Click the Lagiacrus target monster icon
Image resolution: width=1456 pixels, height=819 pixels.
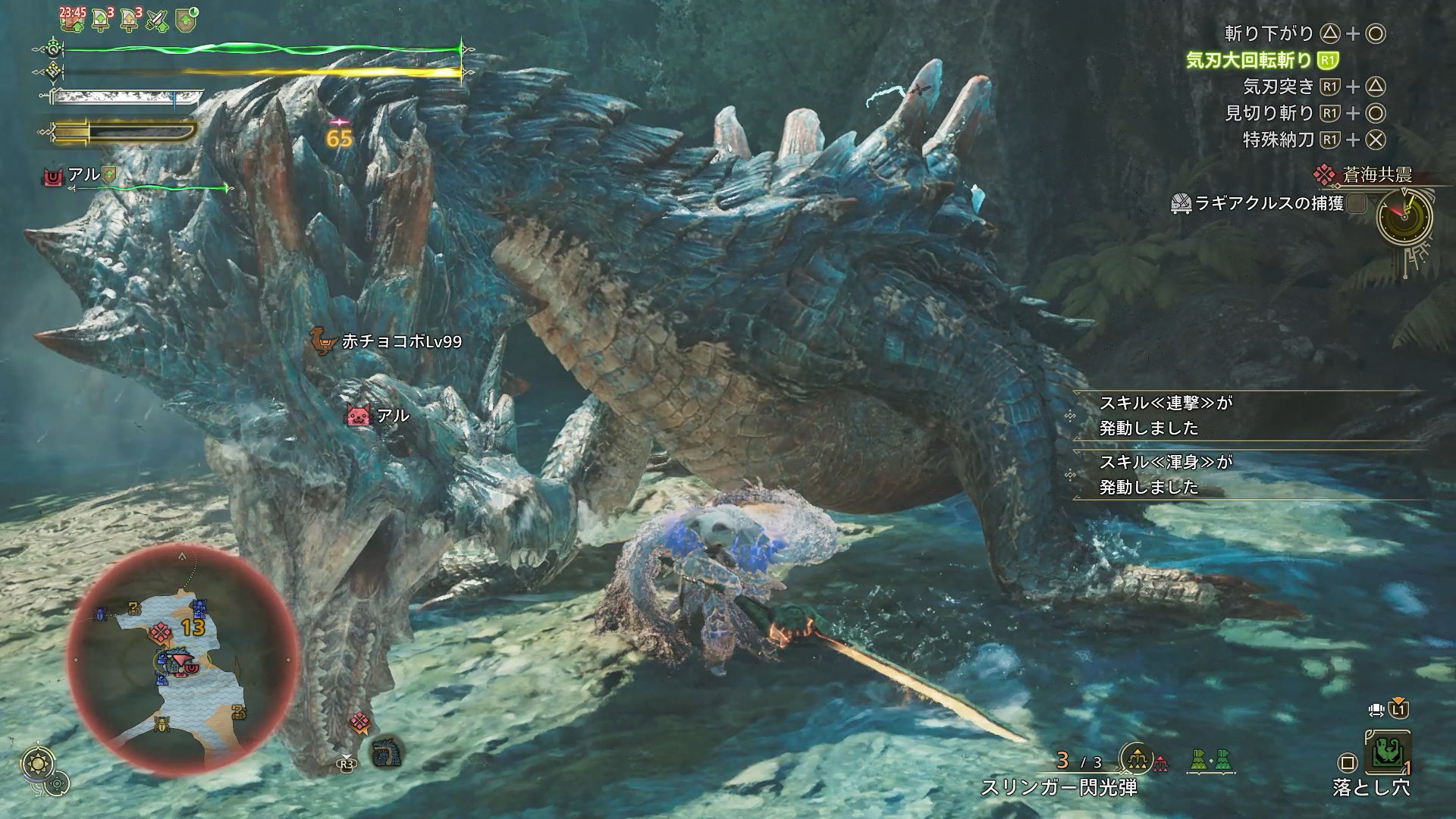click(387, 752)
